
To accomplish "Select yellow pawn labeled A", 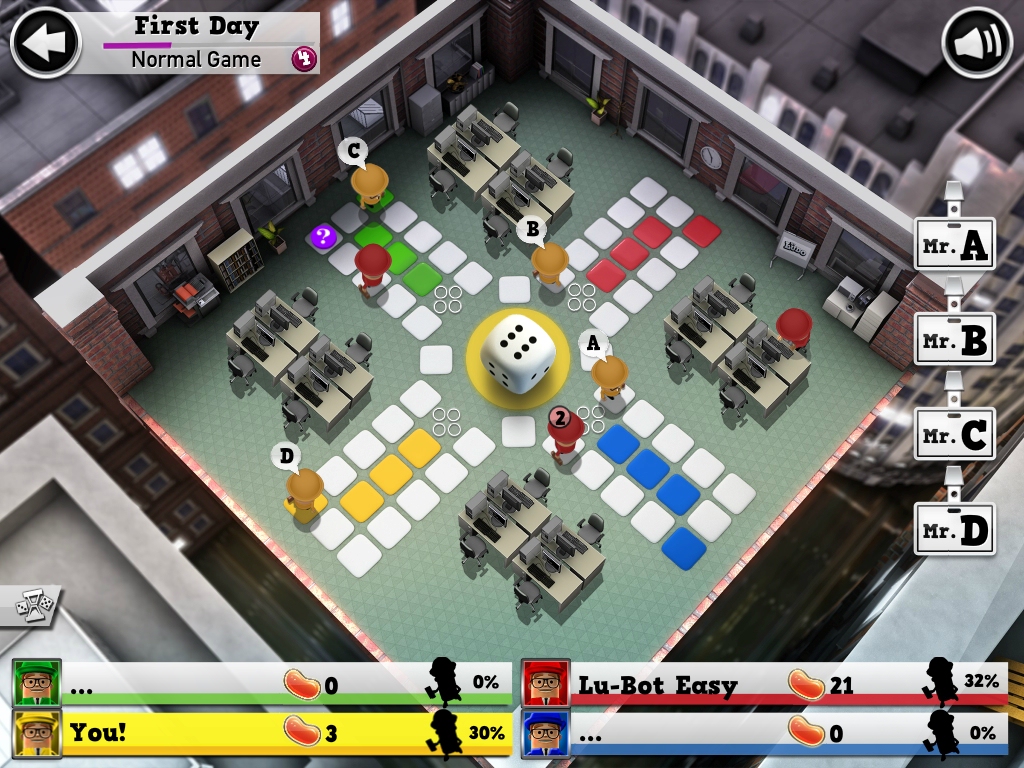I will tap(608, 377).
